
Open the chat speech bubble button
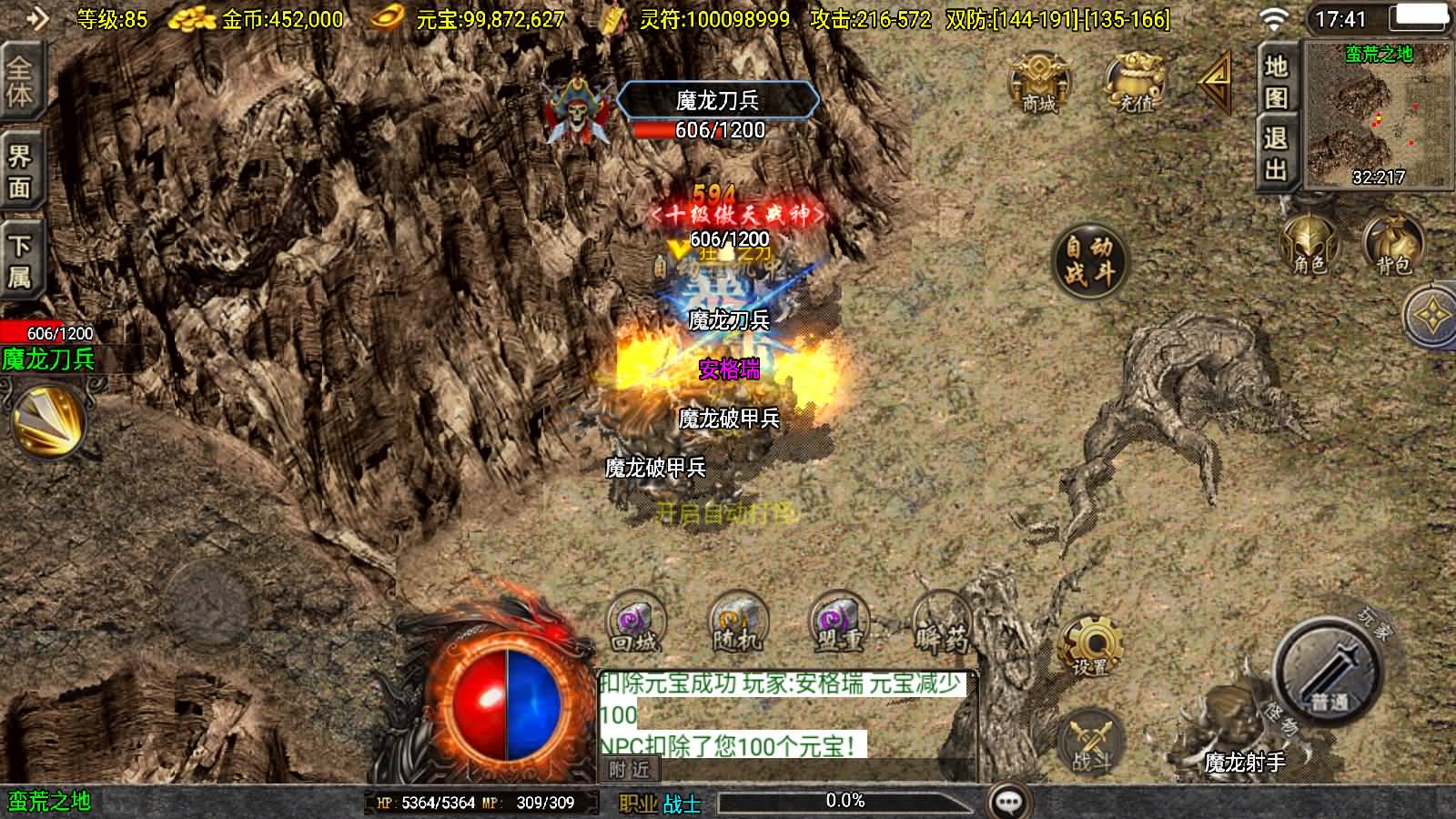point(1008,802)
